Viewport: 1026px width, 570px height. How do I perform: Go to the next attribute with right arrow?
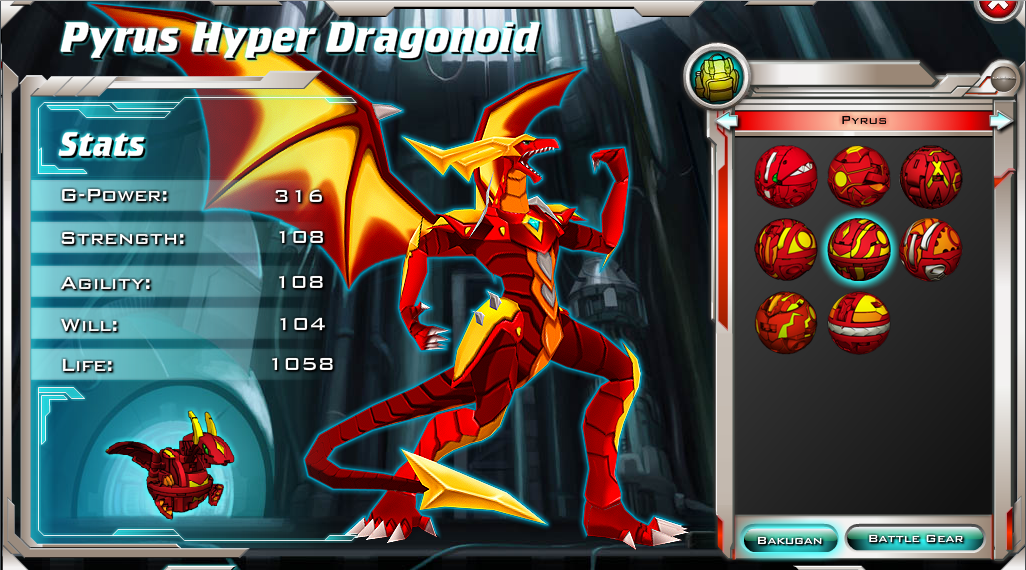pyautogui.click(x=1000, y=121)
